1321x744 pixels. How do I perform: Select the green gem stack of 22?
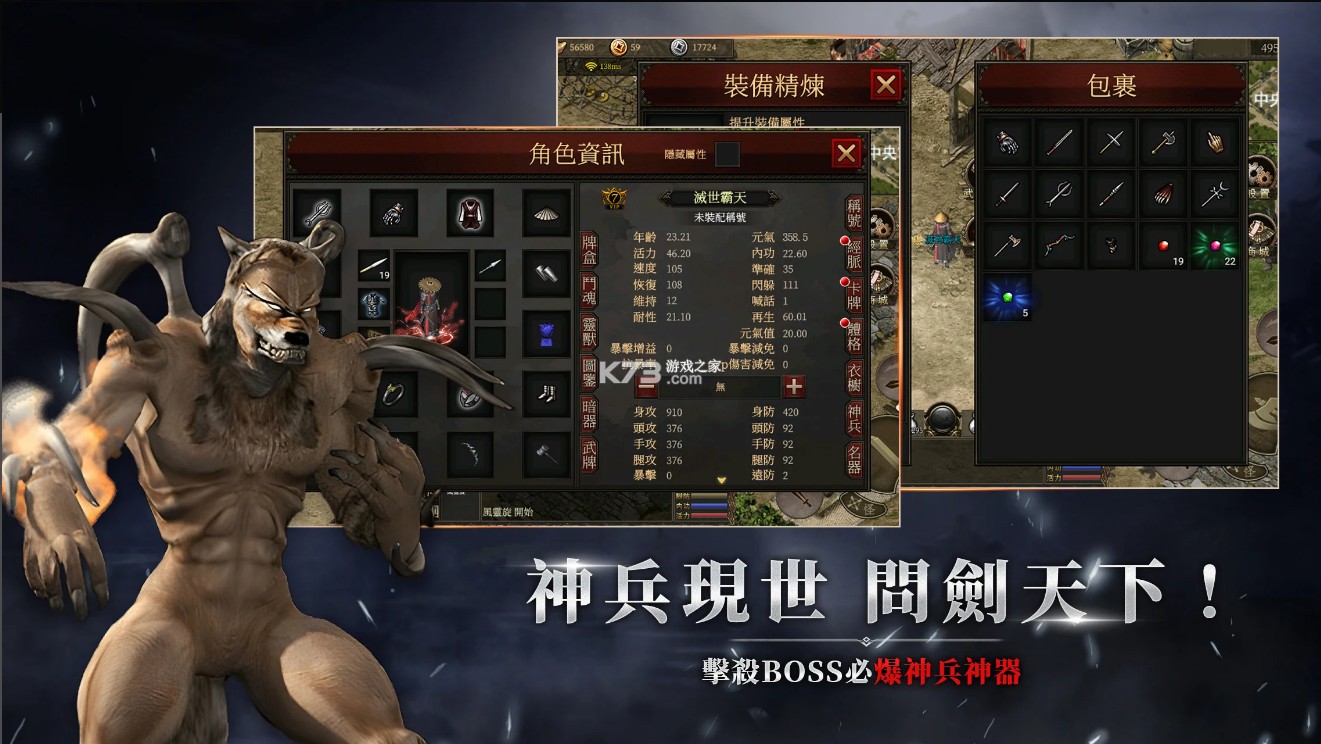(1215, 245)
